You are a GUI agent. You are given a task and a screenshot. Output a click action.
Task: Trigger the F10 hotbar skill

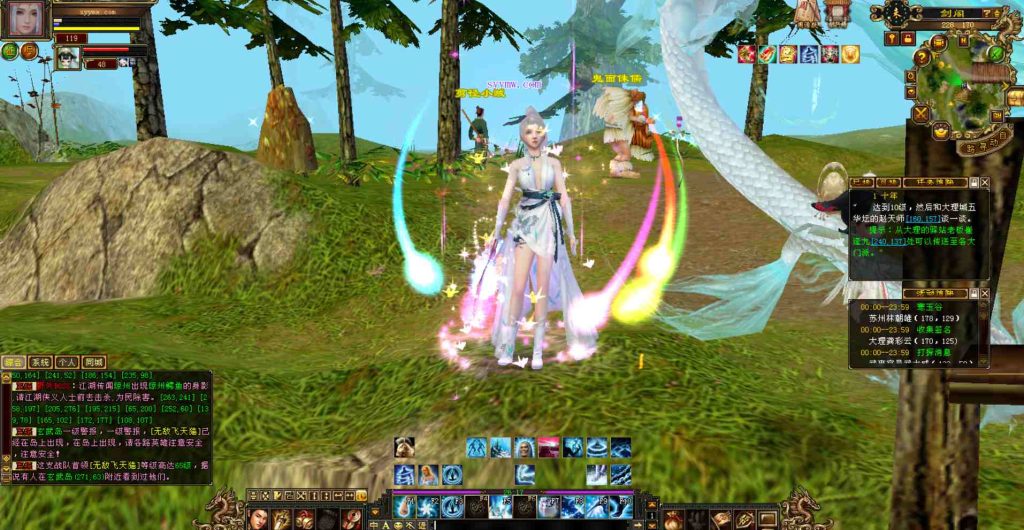pyautogui.click(x=621, y=507)
